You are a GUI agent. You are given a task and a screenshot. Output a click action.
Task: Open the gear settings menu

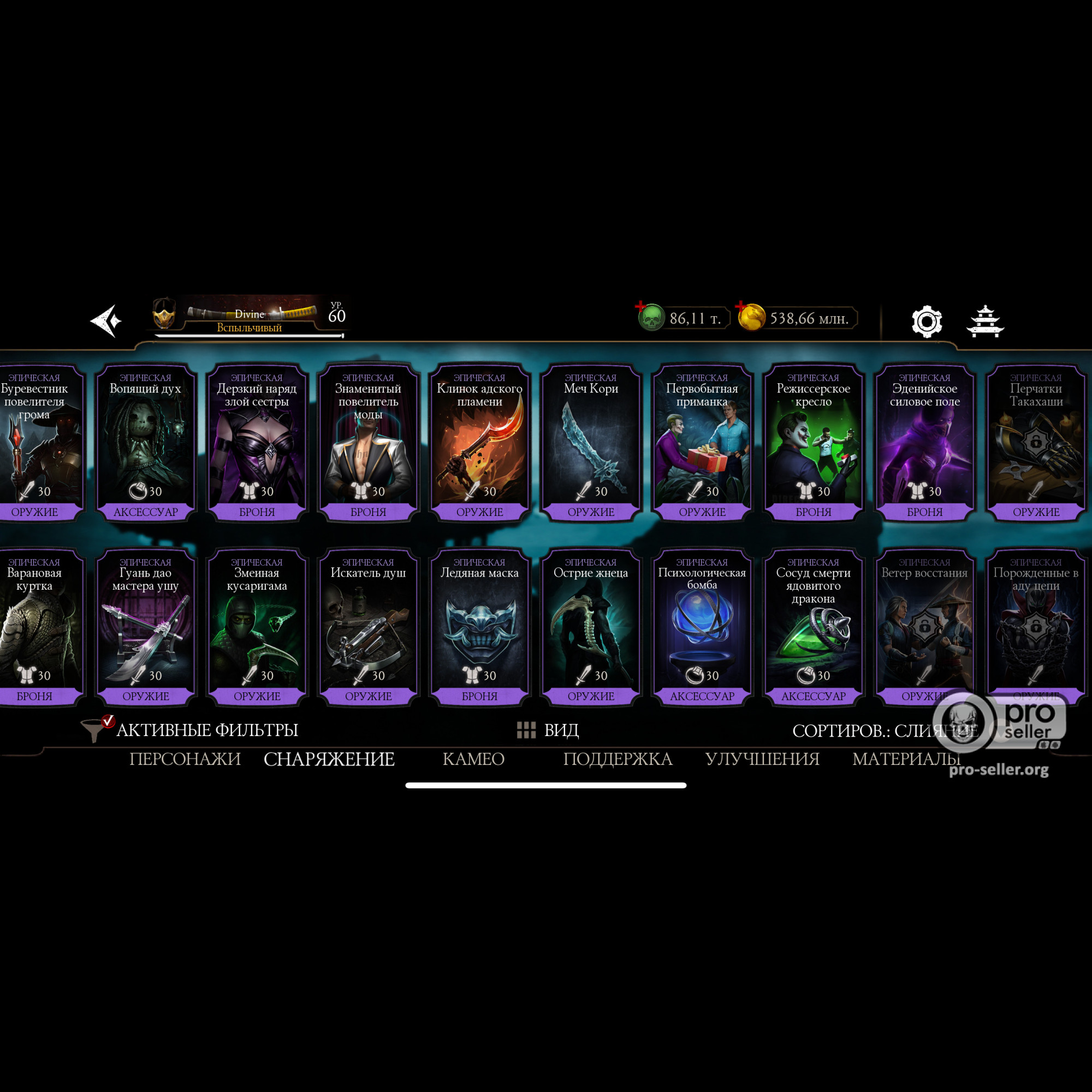pyautogui.click(x=927, y=322)
